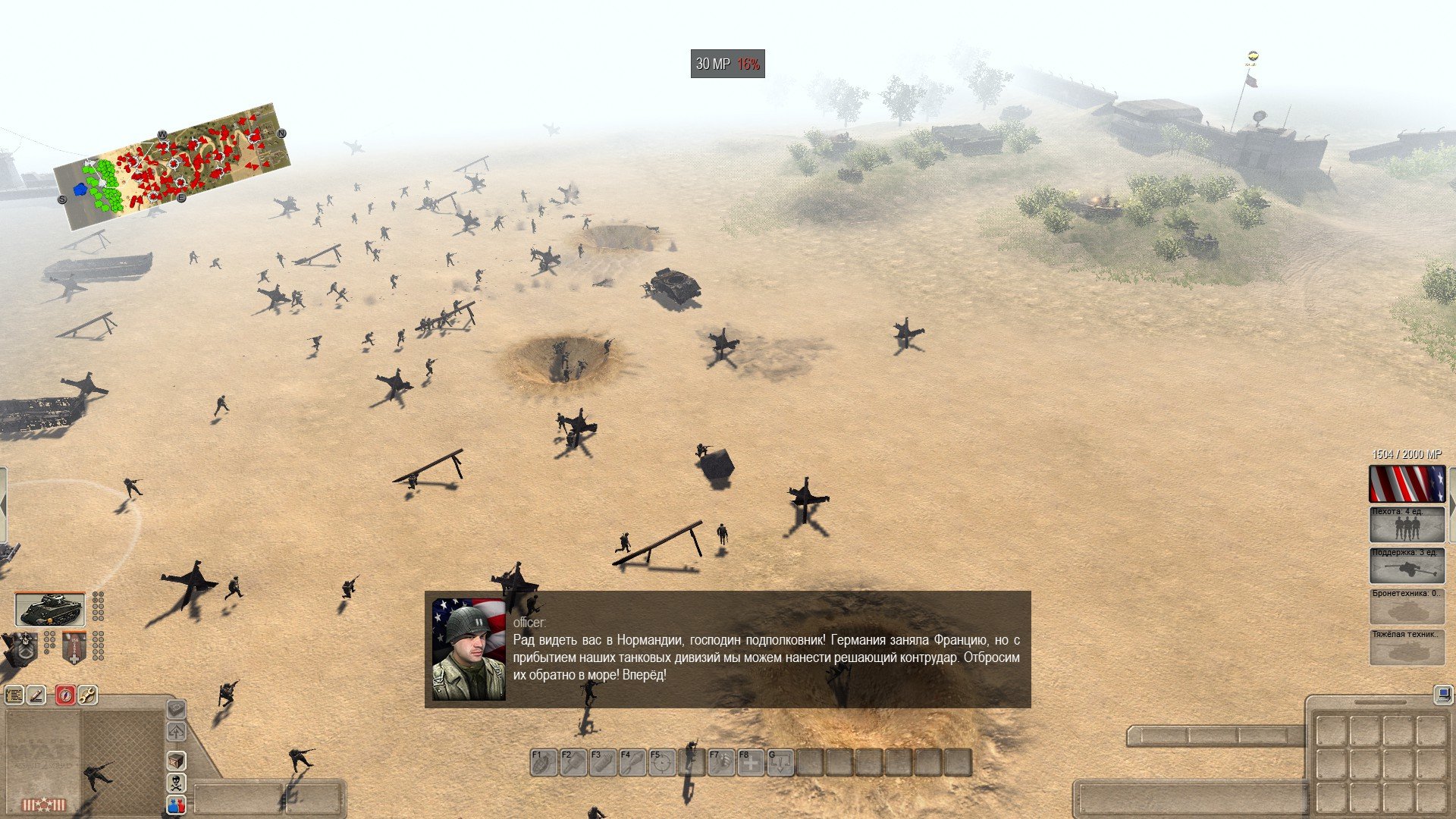Select the Тяжёлая техника heavy vehicles category
Screen dimensions: 1456x819
click(1407, 647)
